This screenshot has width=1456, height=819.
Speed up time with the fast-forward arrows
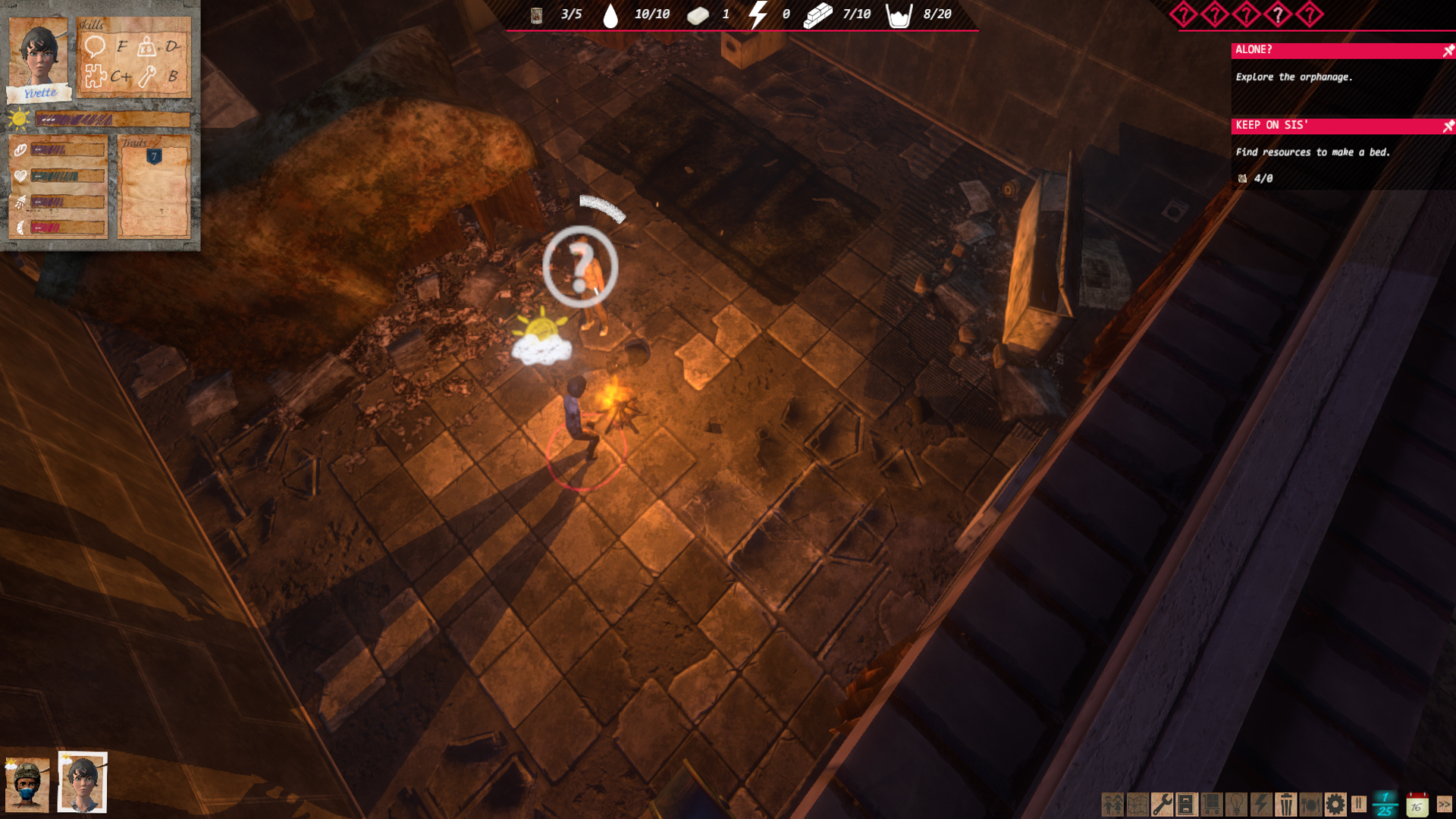click(1444, 804)
